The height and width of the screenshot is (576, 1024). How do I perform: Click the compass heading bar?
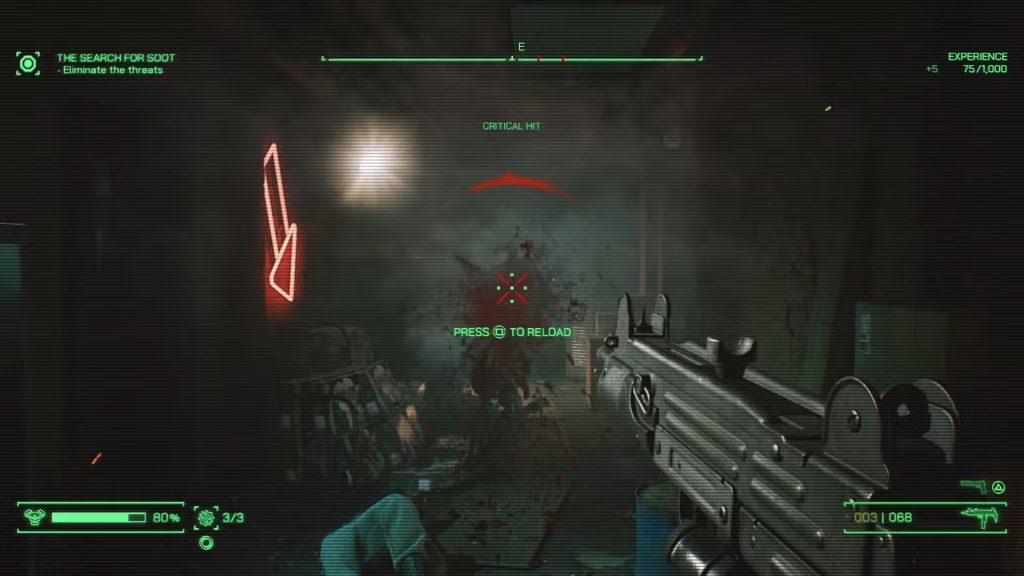511,59
